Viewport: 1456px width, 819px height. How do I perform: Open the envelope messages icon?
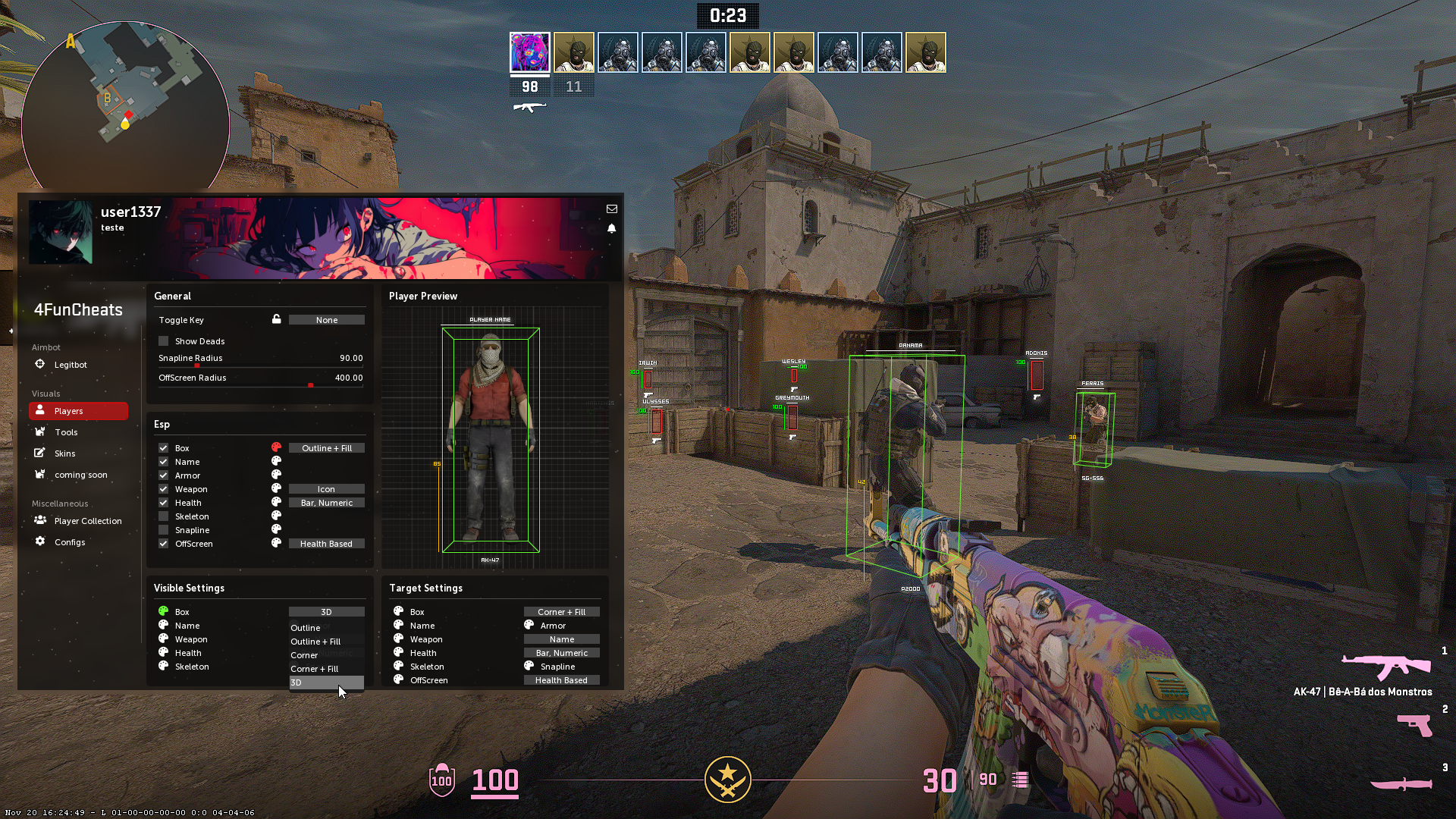612,209
